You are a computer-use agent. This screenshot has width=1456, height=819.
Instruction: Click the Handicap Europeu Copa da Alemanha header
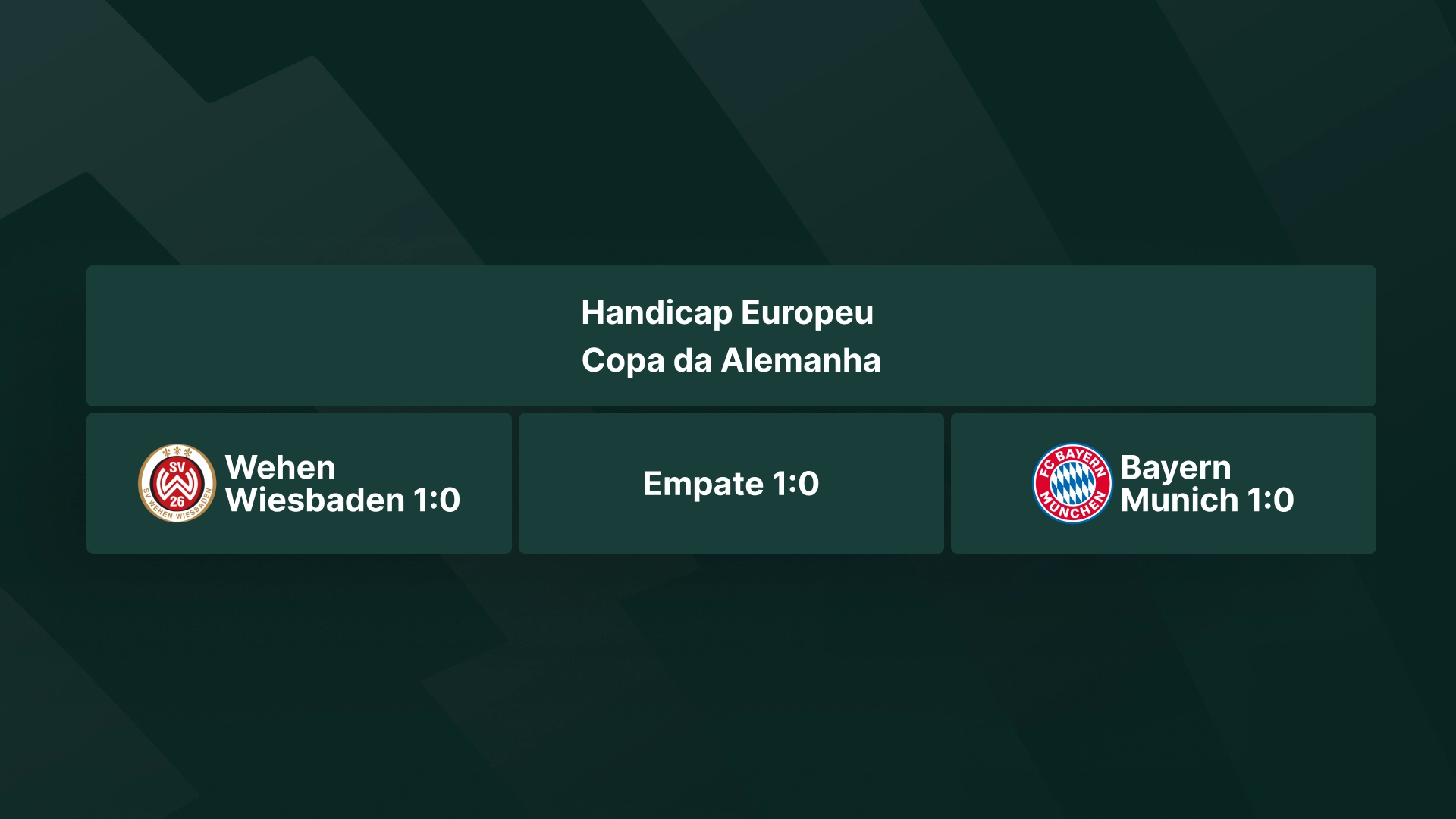coord(731,335)
